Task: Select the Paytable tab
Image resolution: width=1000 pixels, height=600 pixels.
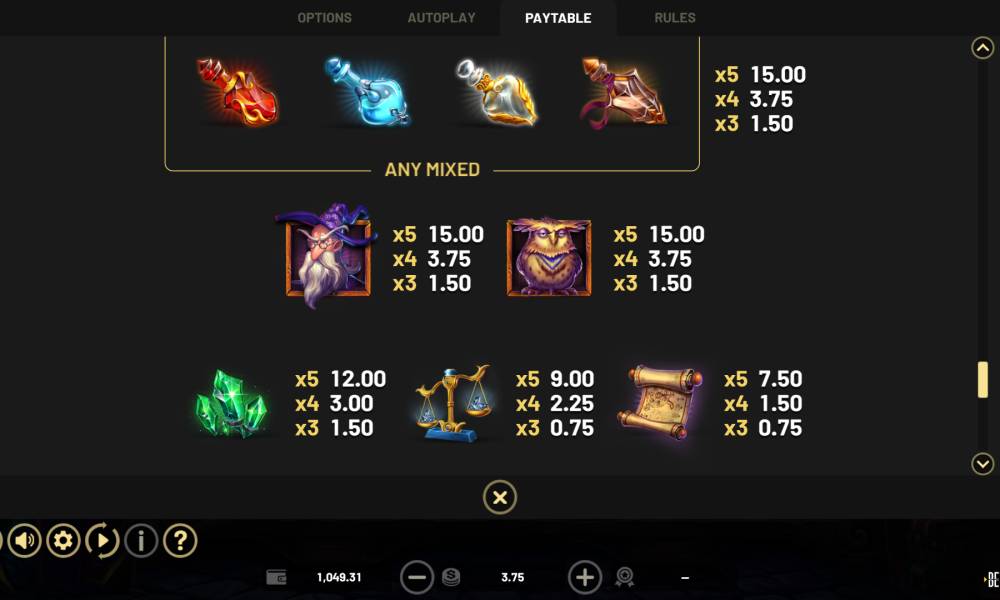Action: coord(558,18)
